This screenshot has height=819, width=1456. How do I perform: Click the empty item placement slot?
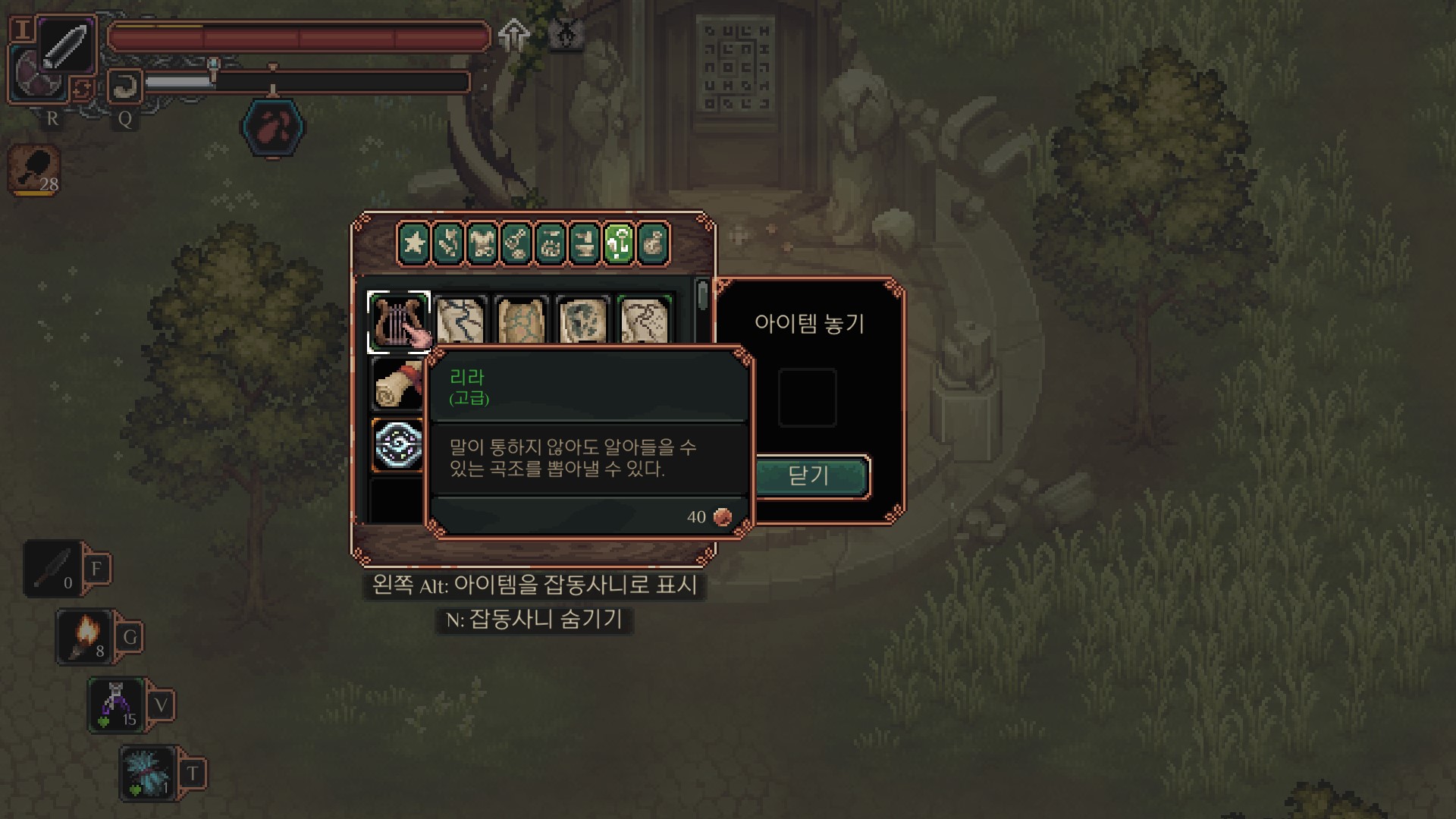click(x=808, y=397)
